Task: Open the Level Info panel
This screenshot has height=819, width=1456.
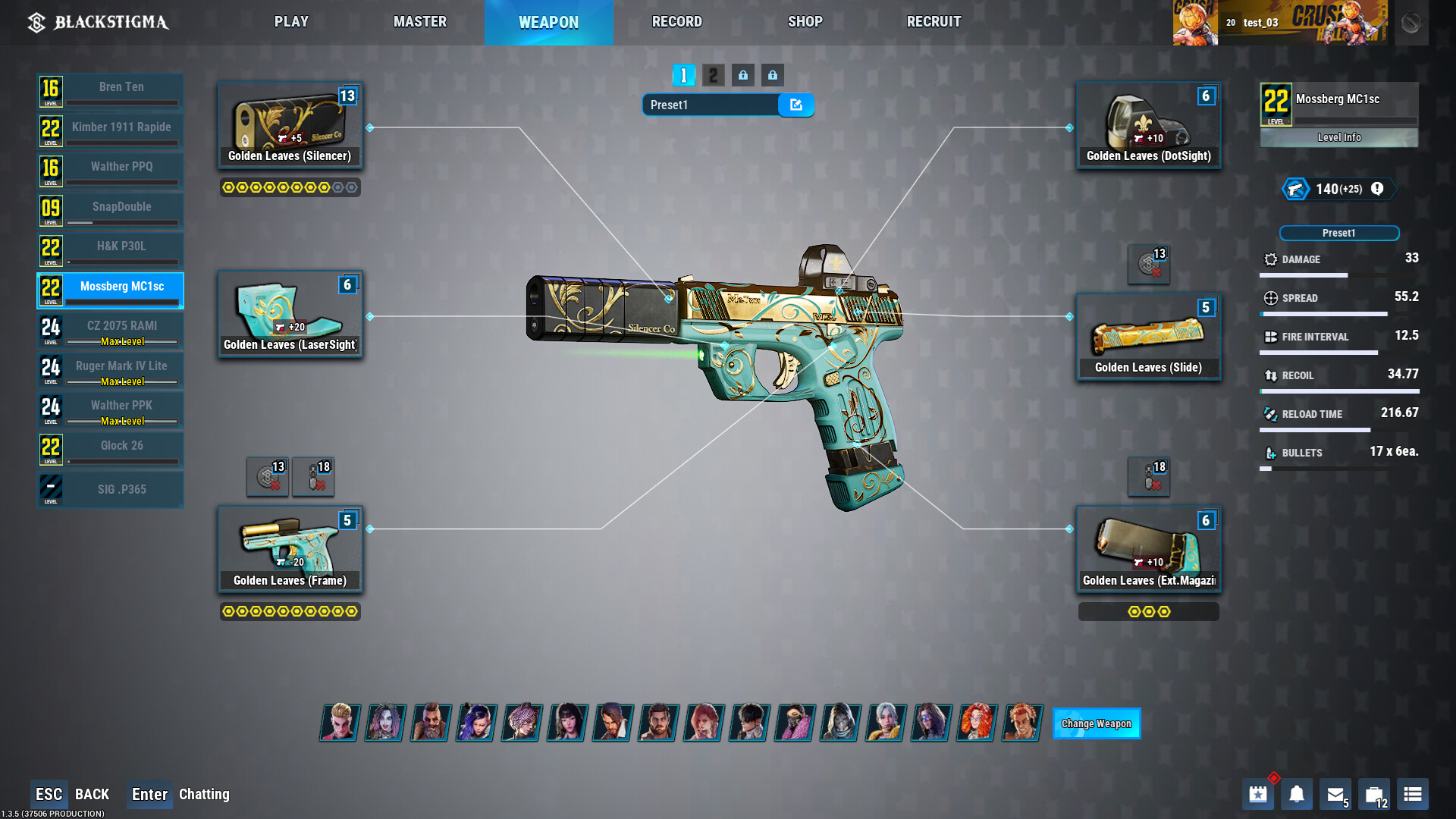Action: pyautogui.click(x=1338, y=137)
